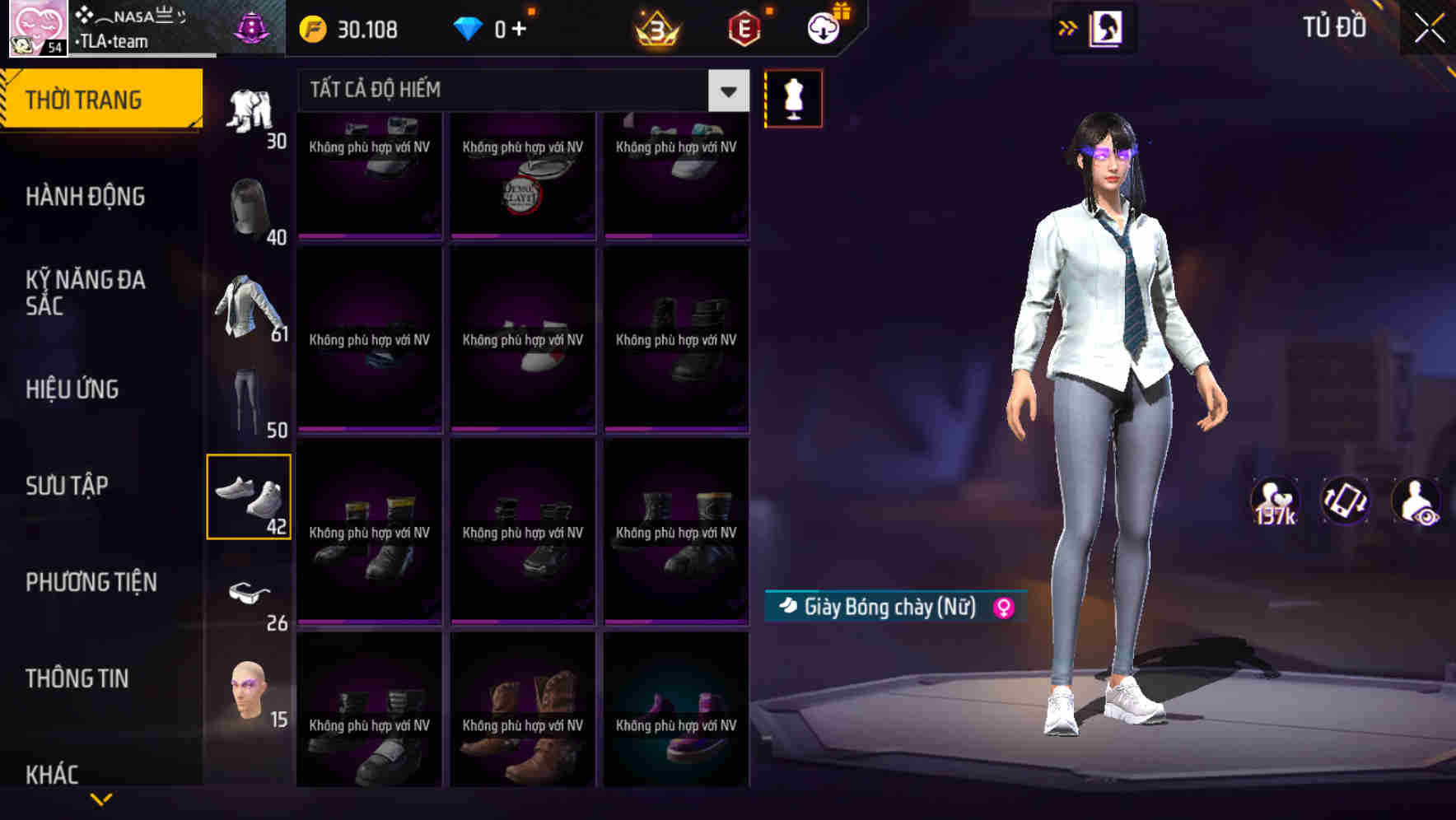Click the gold coin balance icon

click(x=311, y=28)
